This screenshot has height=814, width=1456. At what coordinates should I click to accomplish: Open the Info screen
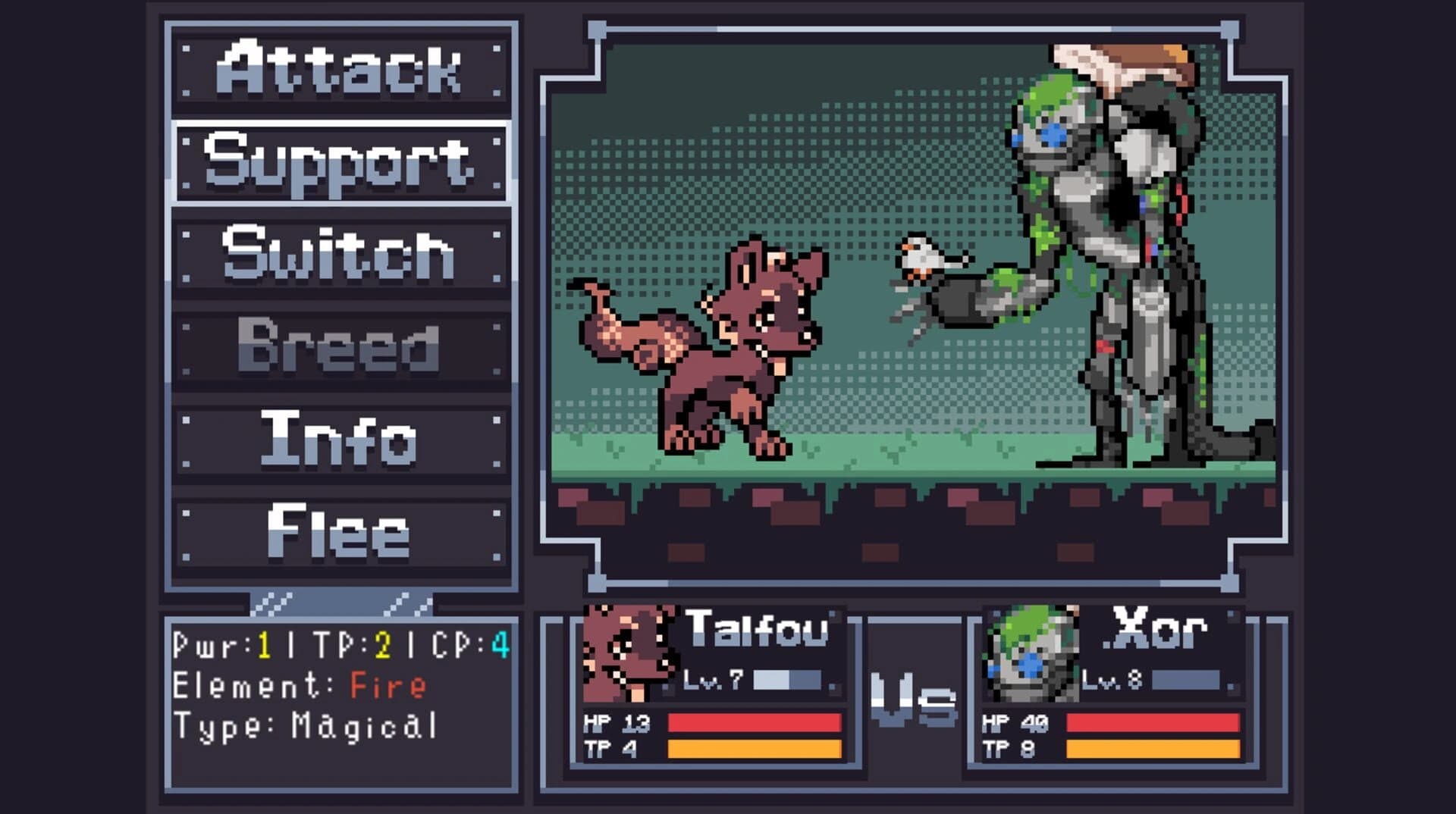click(341, 441)
